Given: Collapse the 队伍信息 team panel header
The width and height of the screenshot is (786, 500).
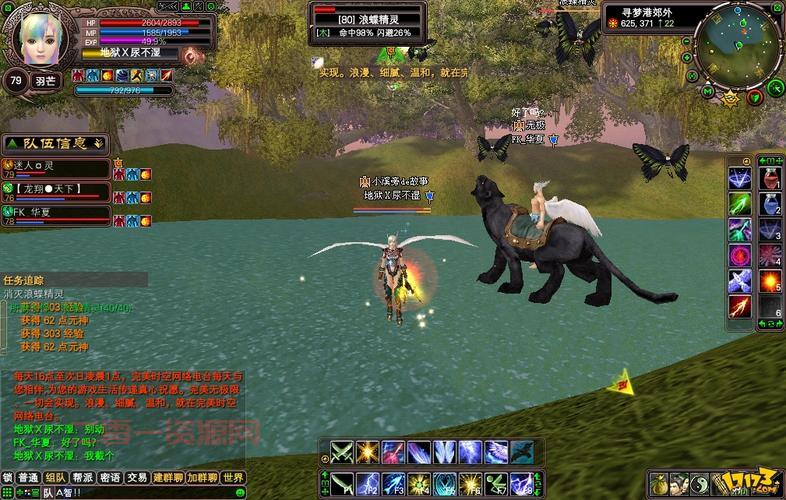Looking at the screenshot, I should tap(55, 143).
